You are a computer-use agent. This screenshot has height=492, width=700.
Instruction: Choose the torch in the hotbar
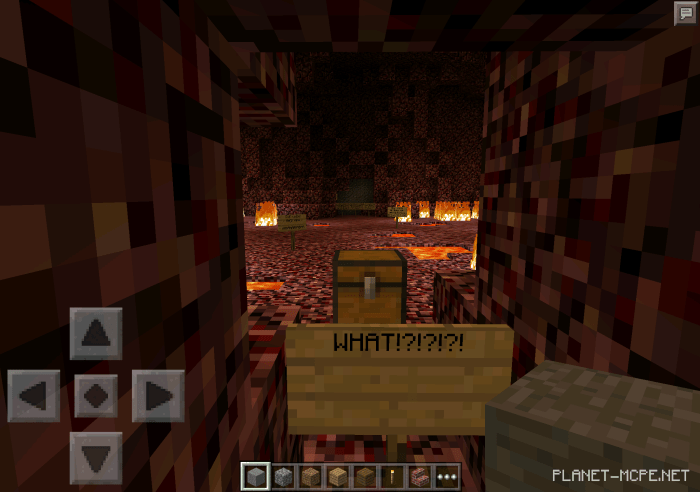point(392,476)
